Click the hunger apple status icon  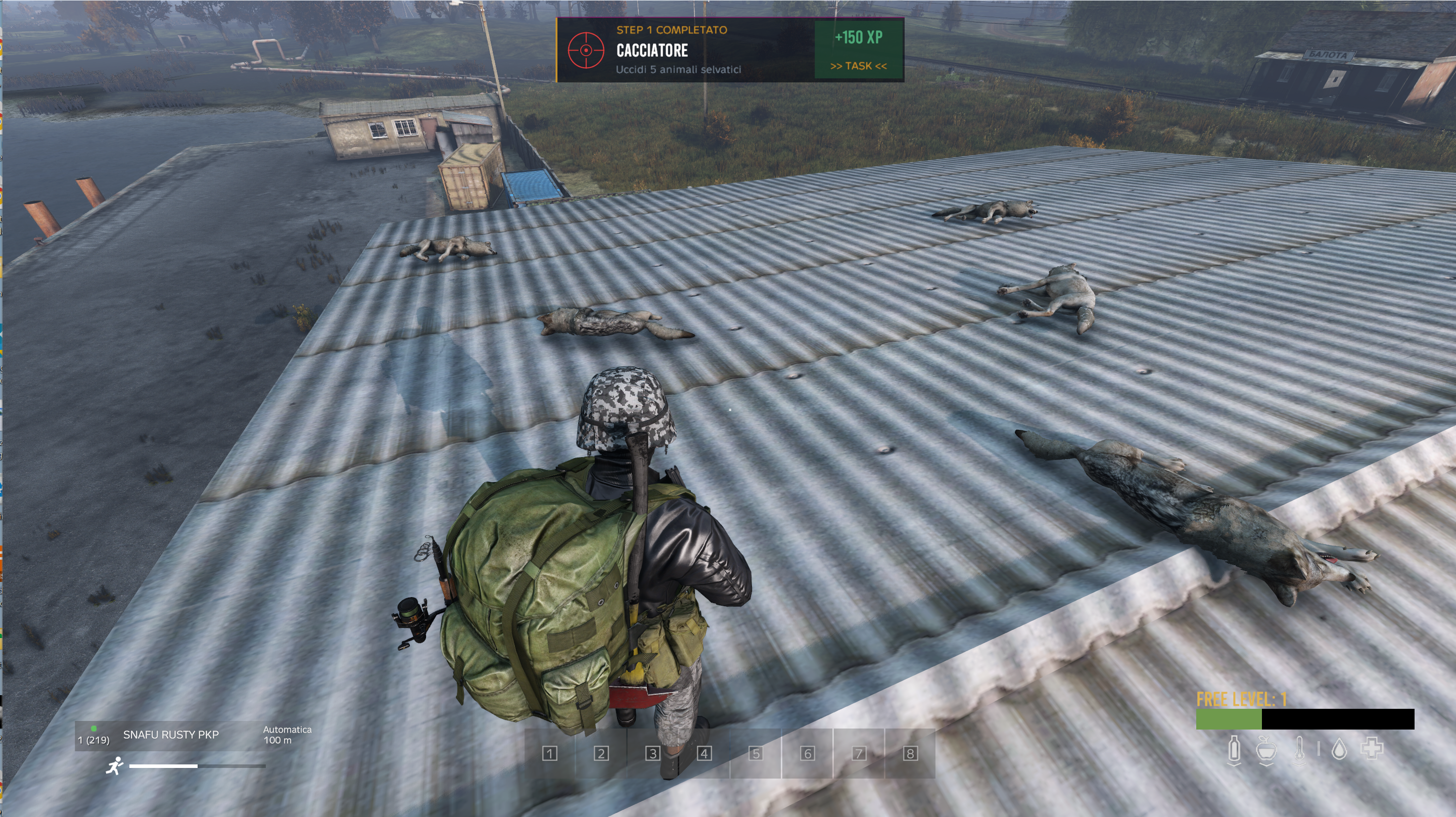click(x=1266, y=750)
